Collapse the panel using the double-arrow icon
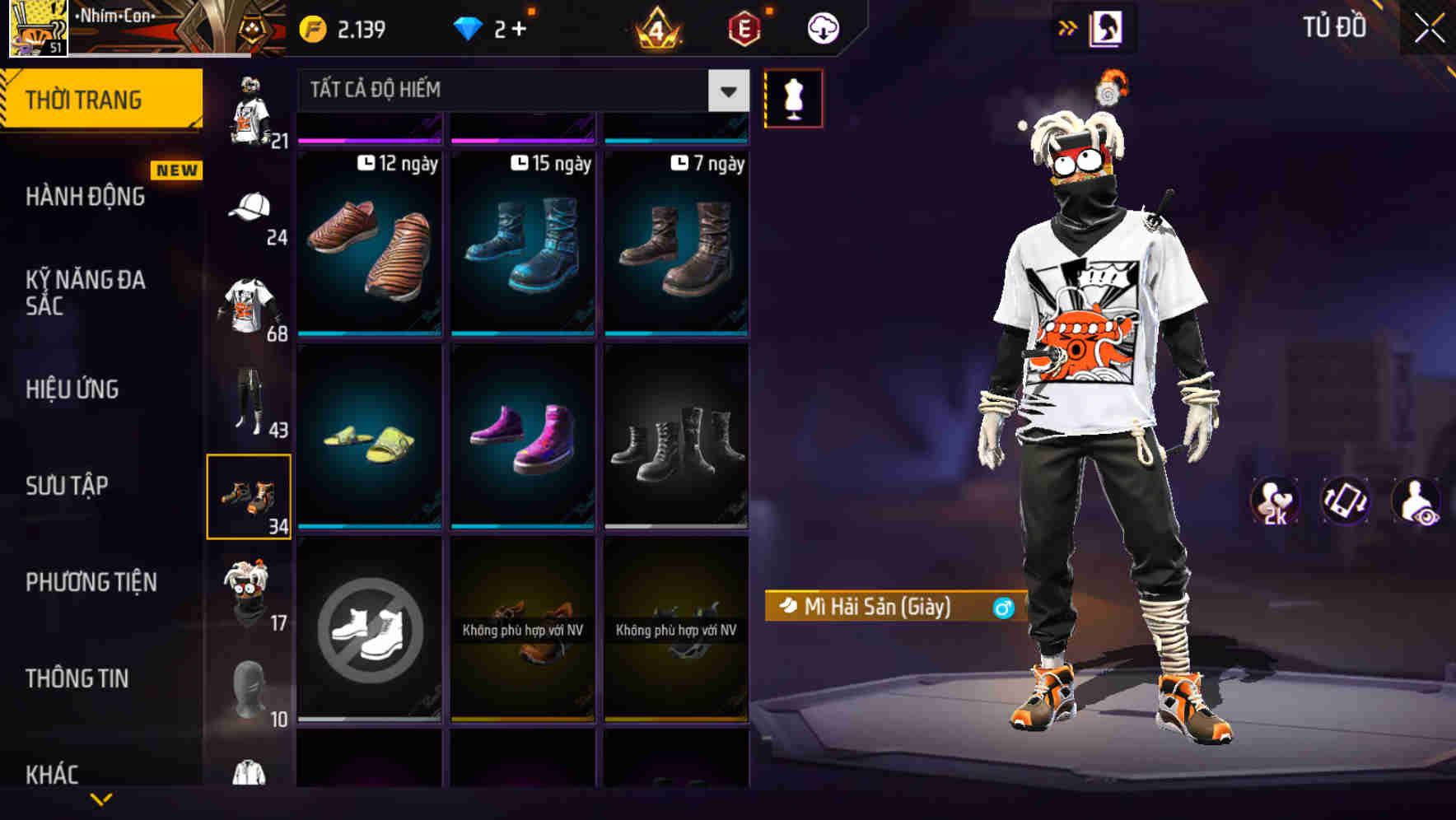This screenshot has width=1456, height=820. [1068, 26]
